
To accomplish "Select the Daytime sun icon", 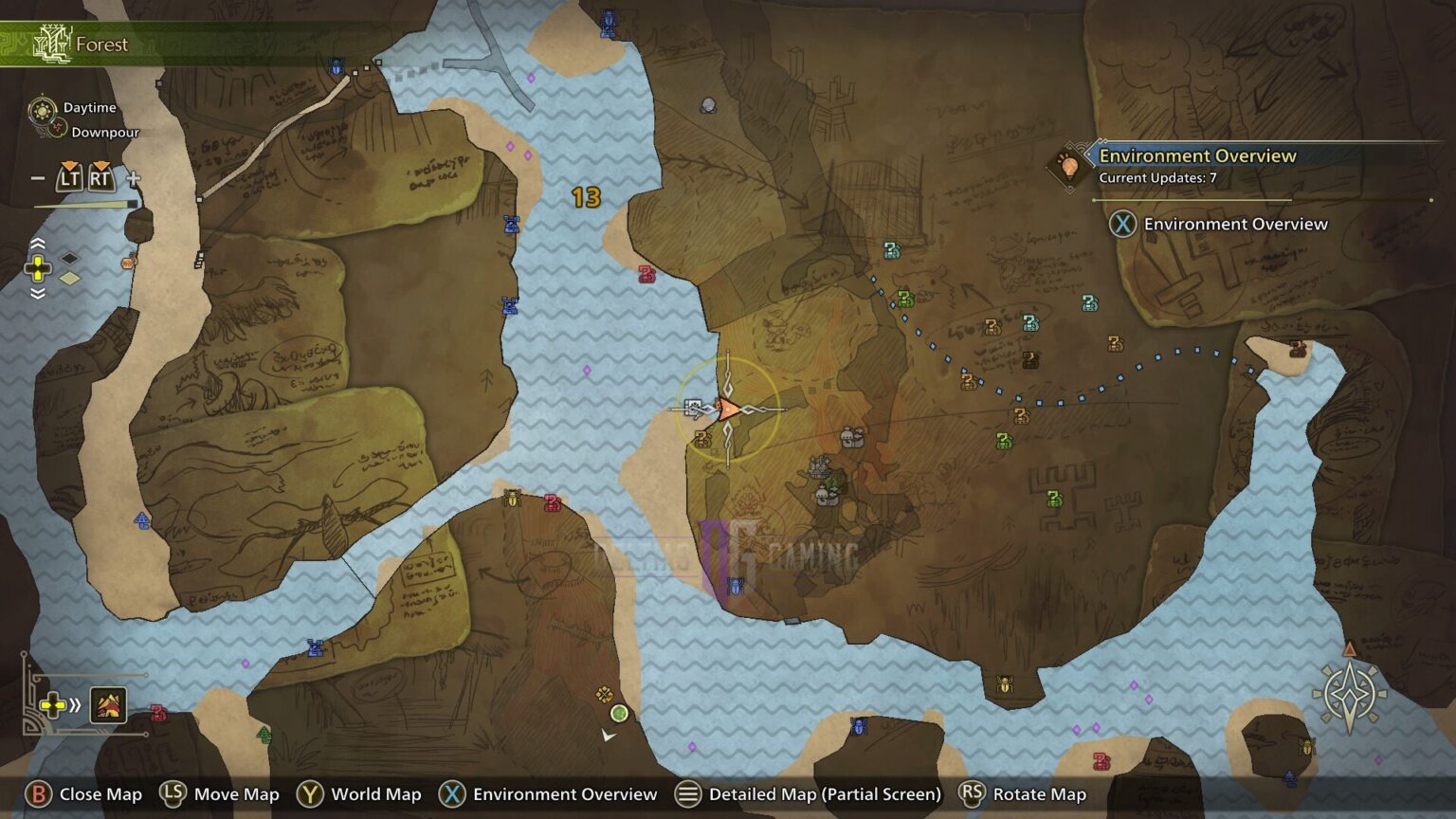I will (41, 109).
